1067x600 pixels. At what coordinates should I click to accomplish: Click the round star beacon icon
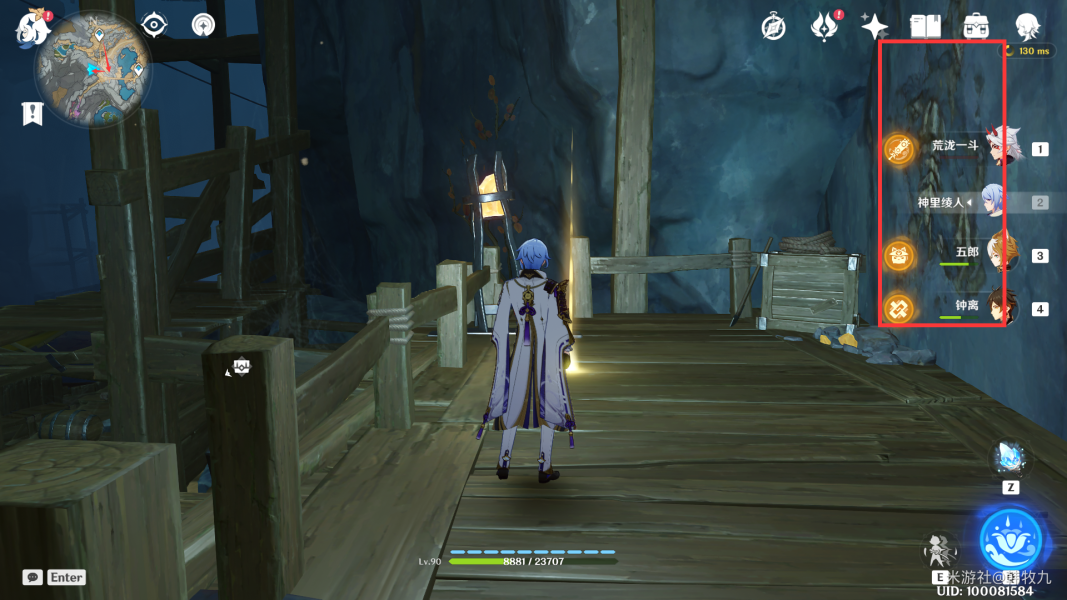click(x=203, y=25)
